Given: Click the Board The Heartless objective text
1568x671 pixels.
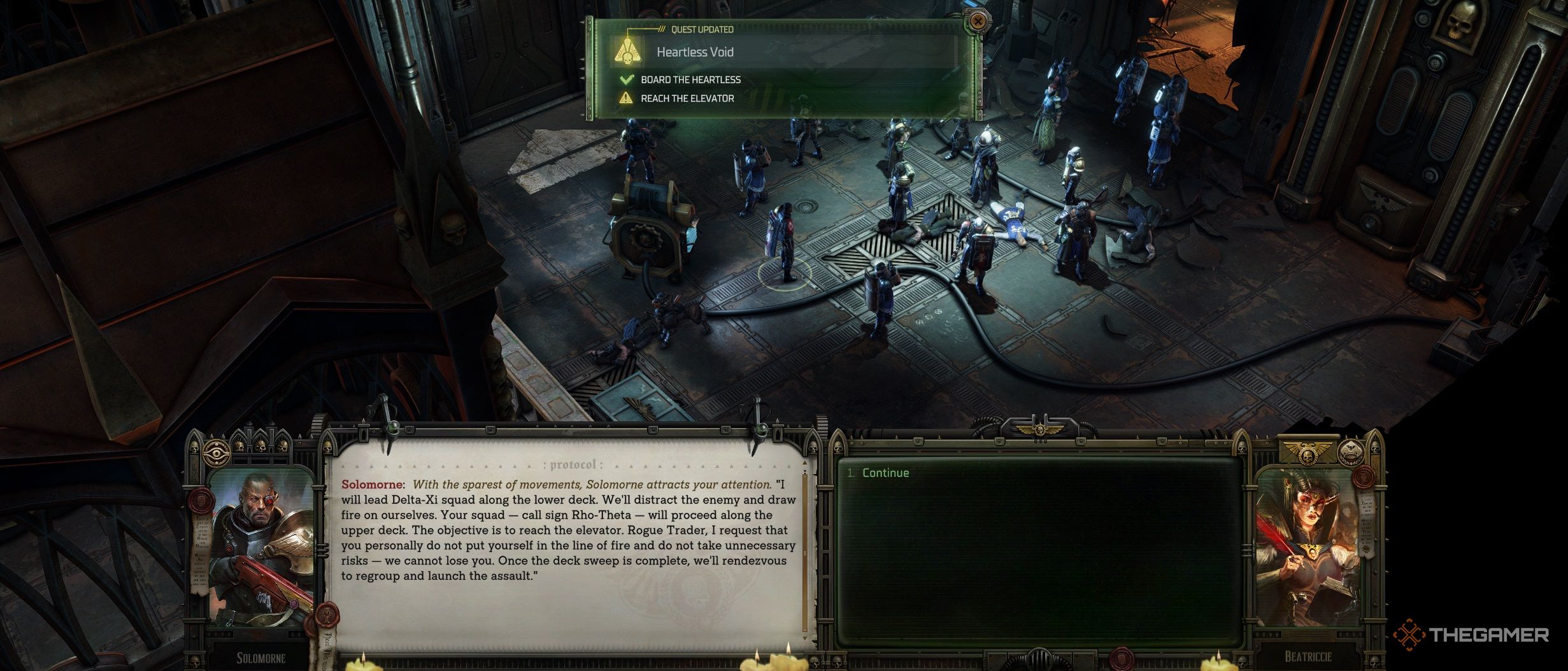Looking at the screenshot, I should click(691, 80).
